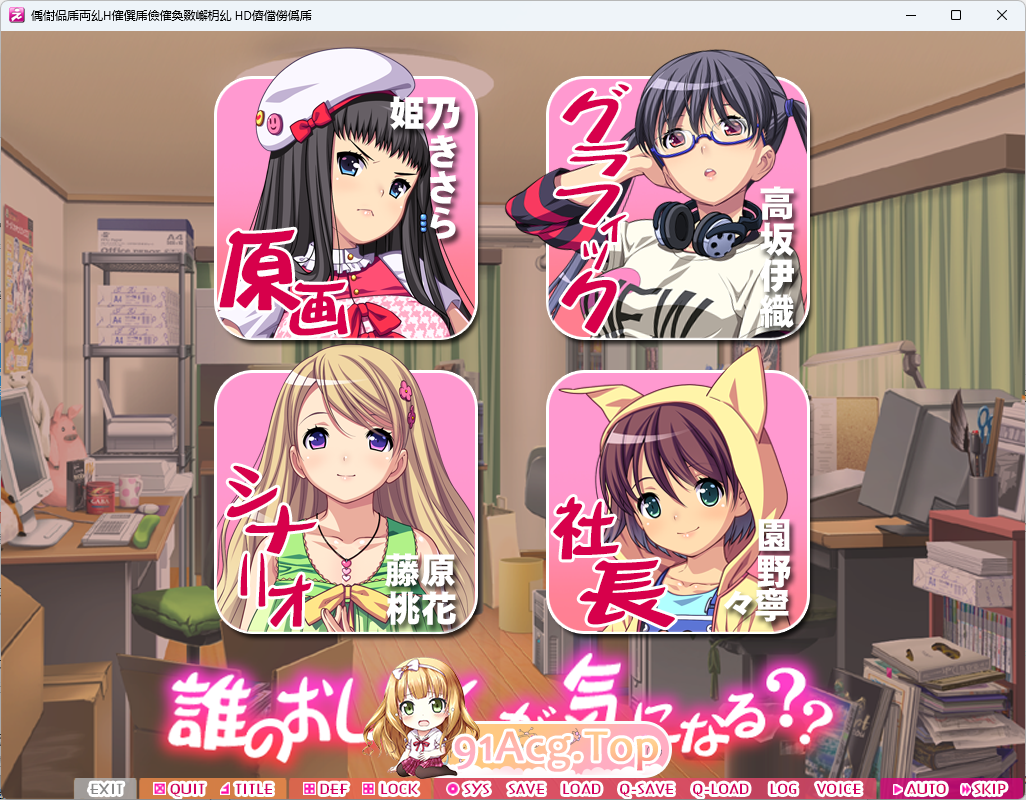The image size is (1026, 800).
Task: Pick the シナリオ card with 藤原桃花
Action: coord(345,502)
